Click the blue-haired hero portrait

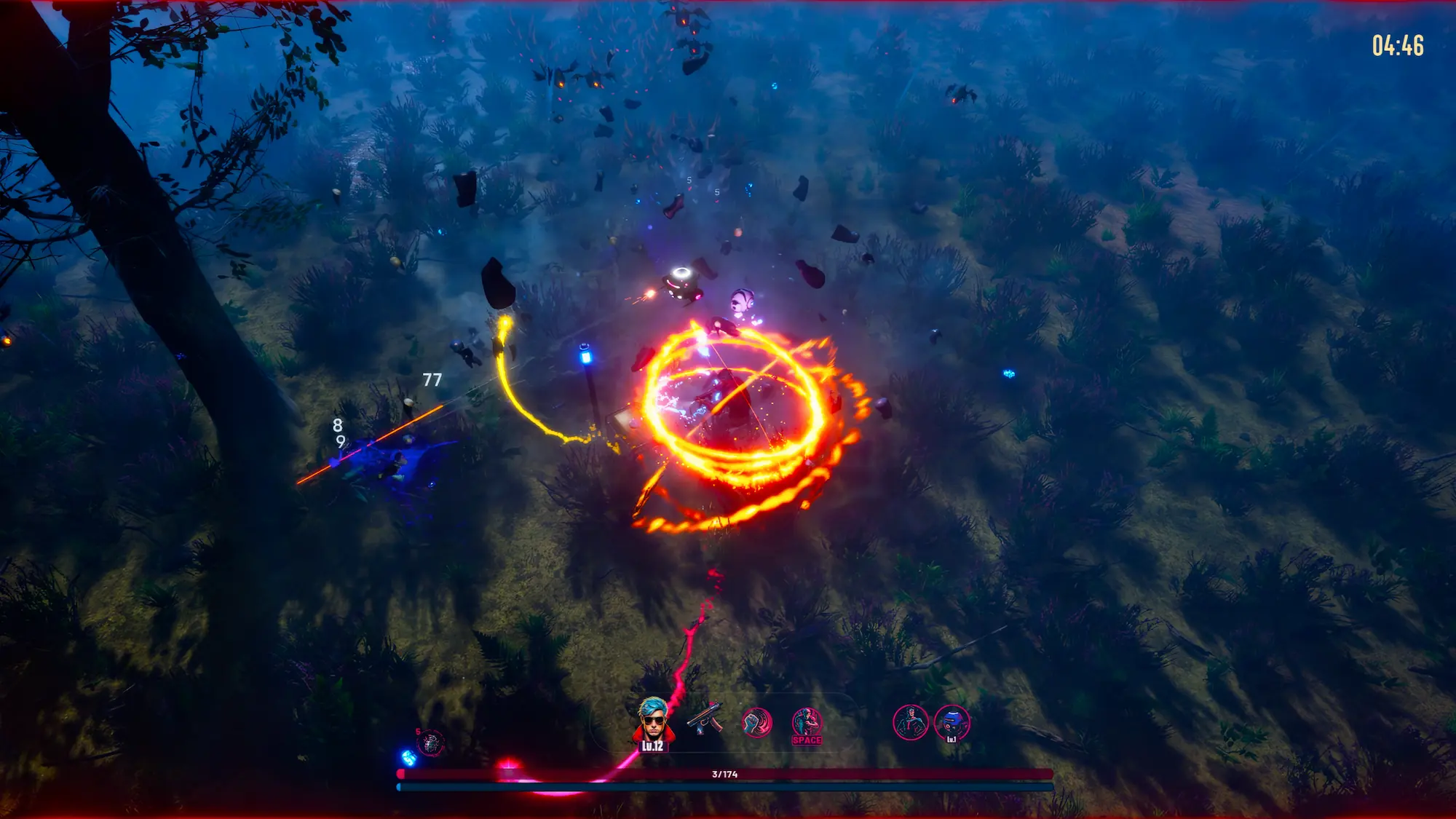652,722
